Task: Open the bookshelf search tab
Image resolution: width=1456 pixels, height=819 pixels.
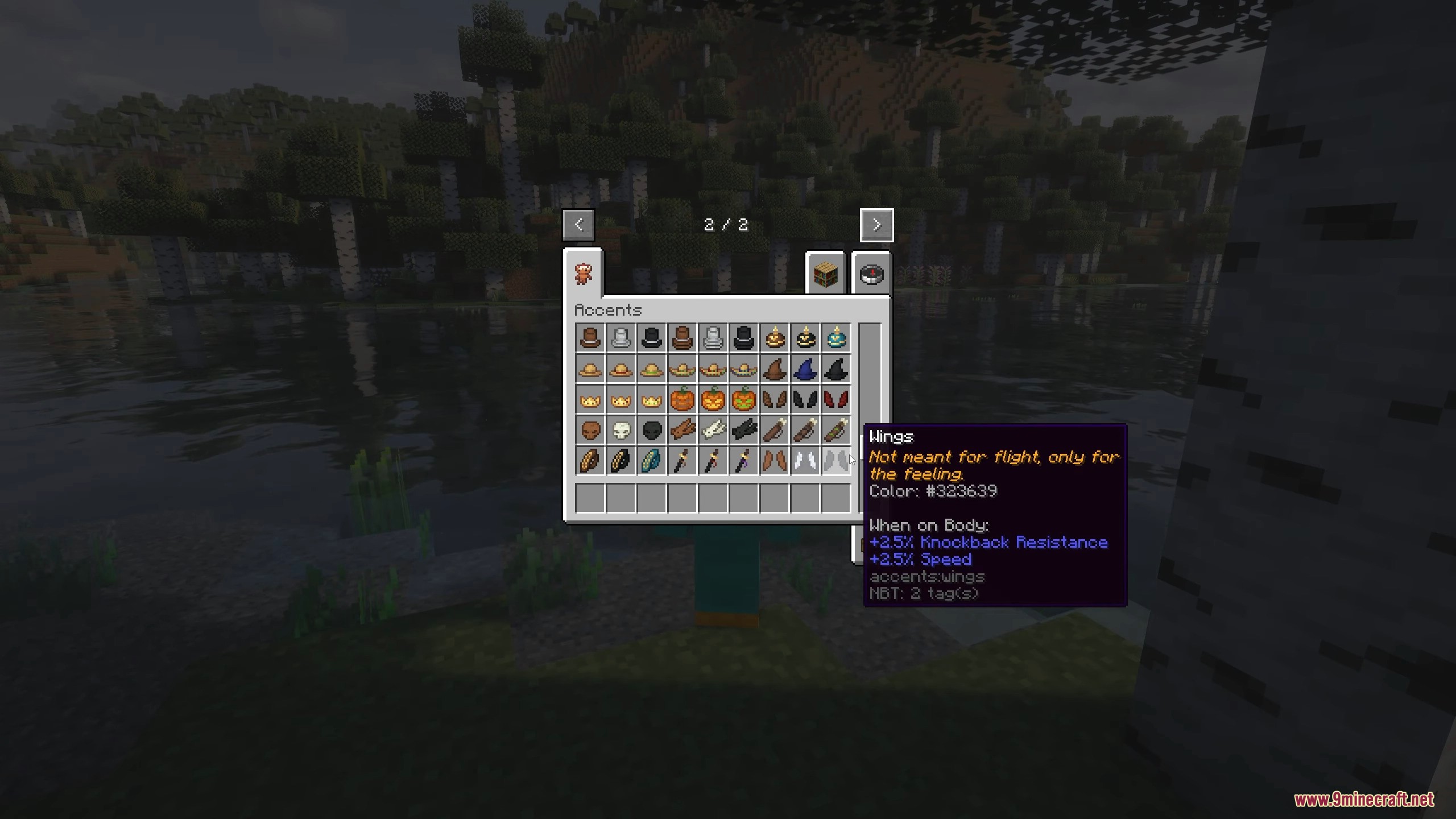Action: tap(825, 274)
